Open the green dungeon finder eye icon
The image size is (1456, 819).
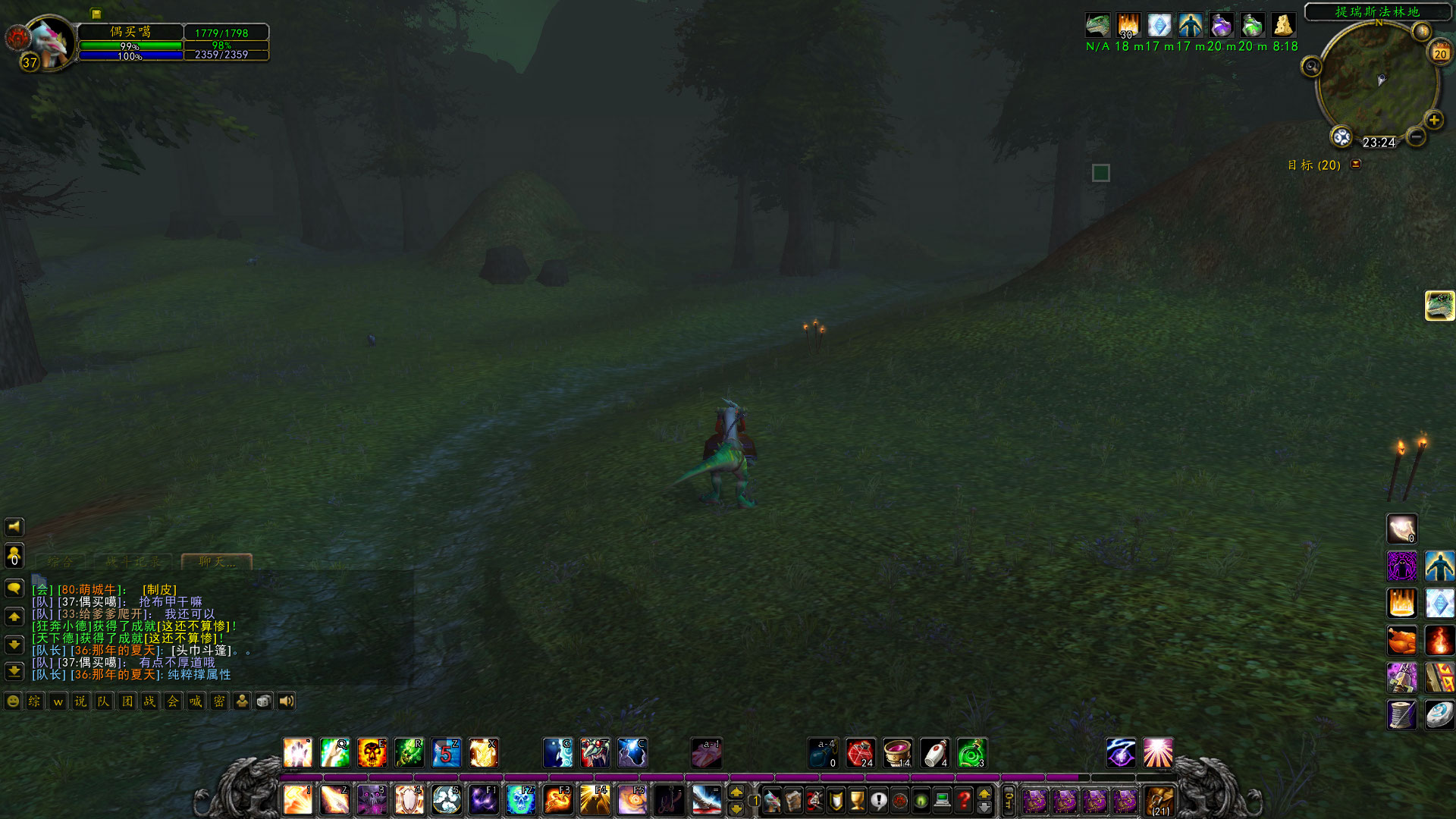[x=921, y=800]
